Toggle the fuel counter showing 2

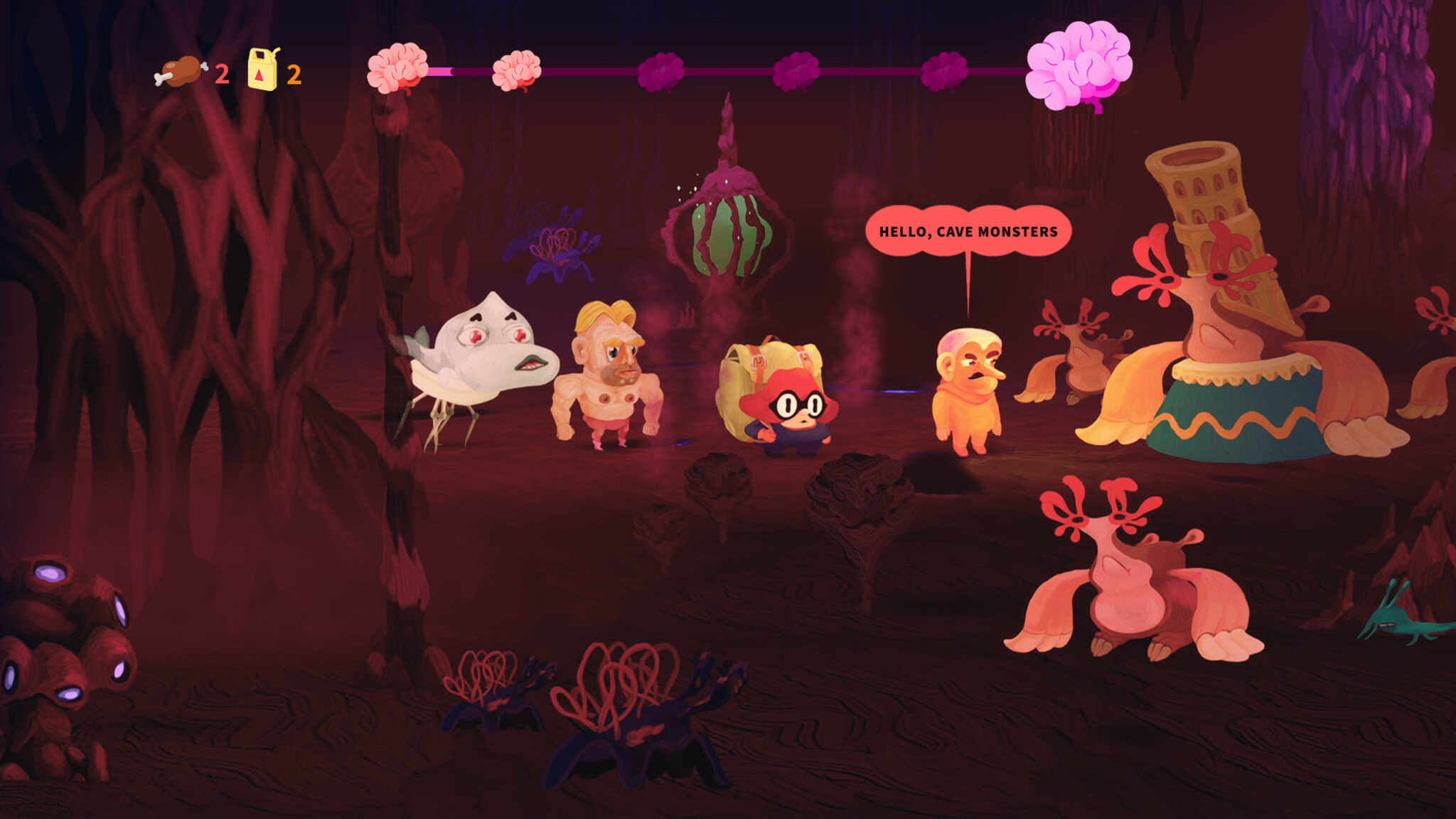coord(296,73)
